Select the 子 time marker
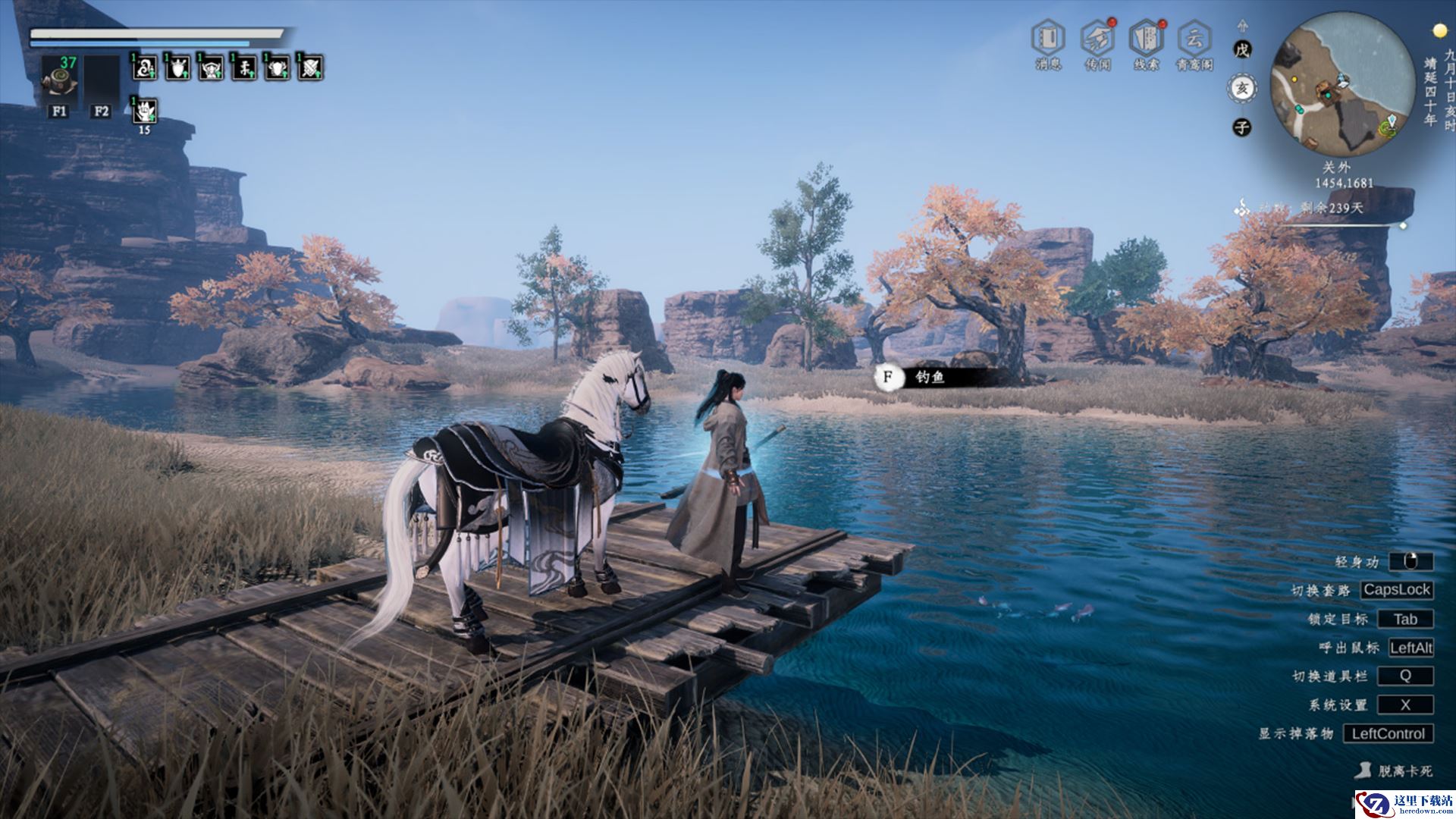The image size is (1456, 819). coord(1241,127)
